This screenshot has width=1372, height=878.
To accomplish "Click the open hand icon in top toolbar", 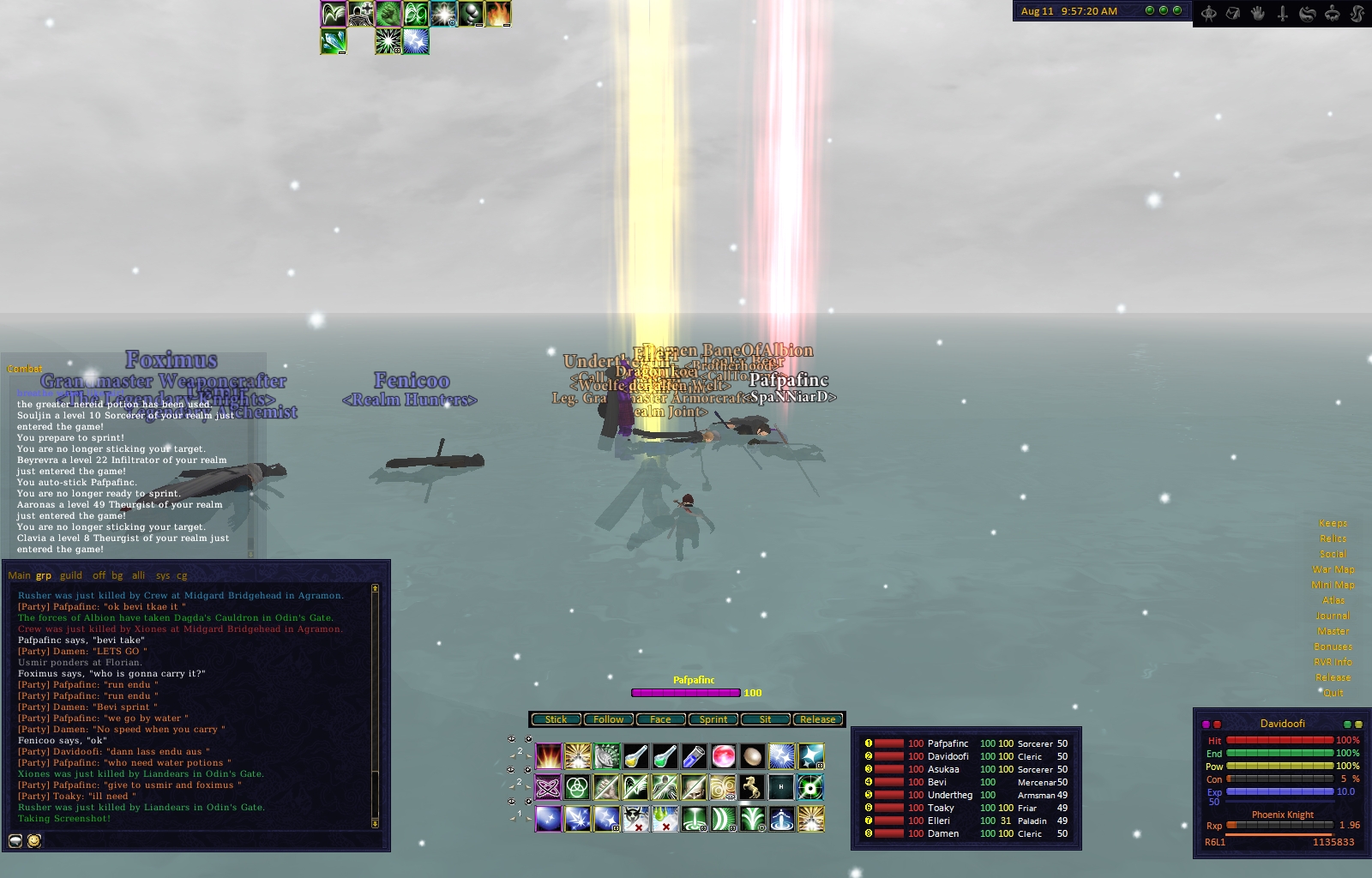I will [x=1258, y=13].
